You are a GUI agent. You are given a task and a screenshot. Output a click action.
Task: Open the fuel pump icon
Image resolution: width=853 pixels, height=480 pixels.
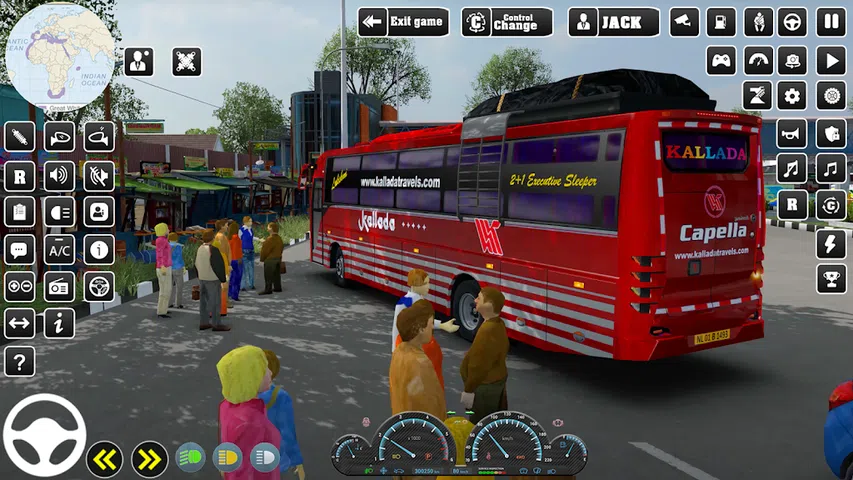point(721,22)
